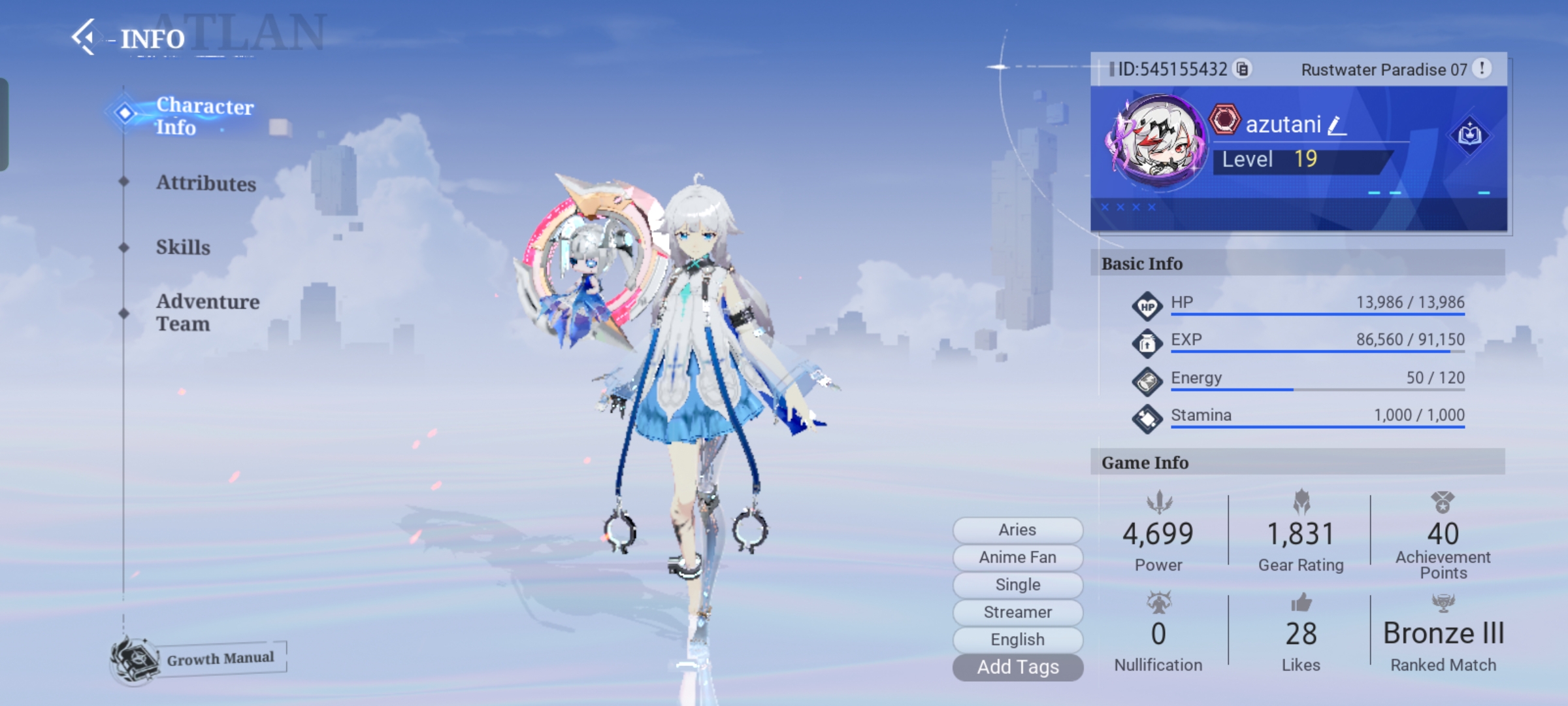Select the Adventure Team tab
The height and width of the screenshot is (706, 1568).
[x=207, y=312]
